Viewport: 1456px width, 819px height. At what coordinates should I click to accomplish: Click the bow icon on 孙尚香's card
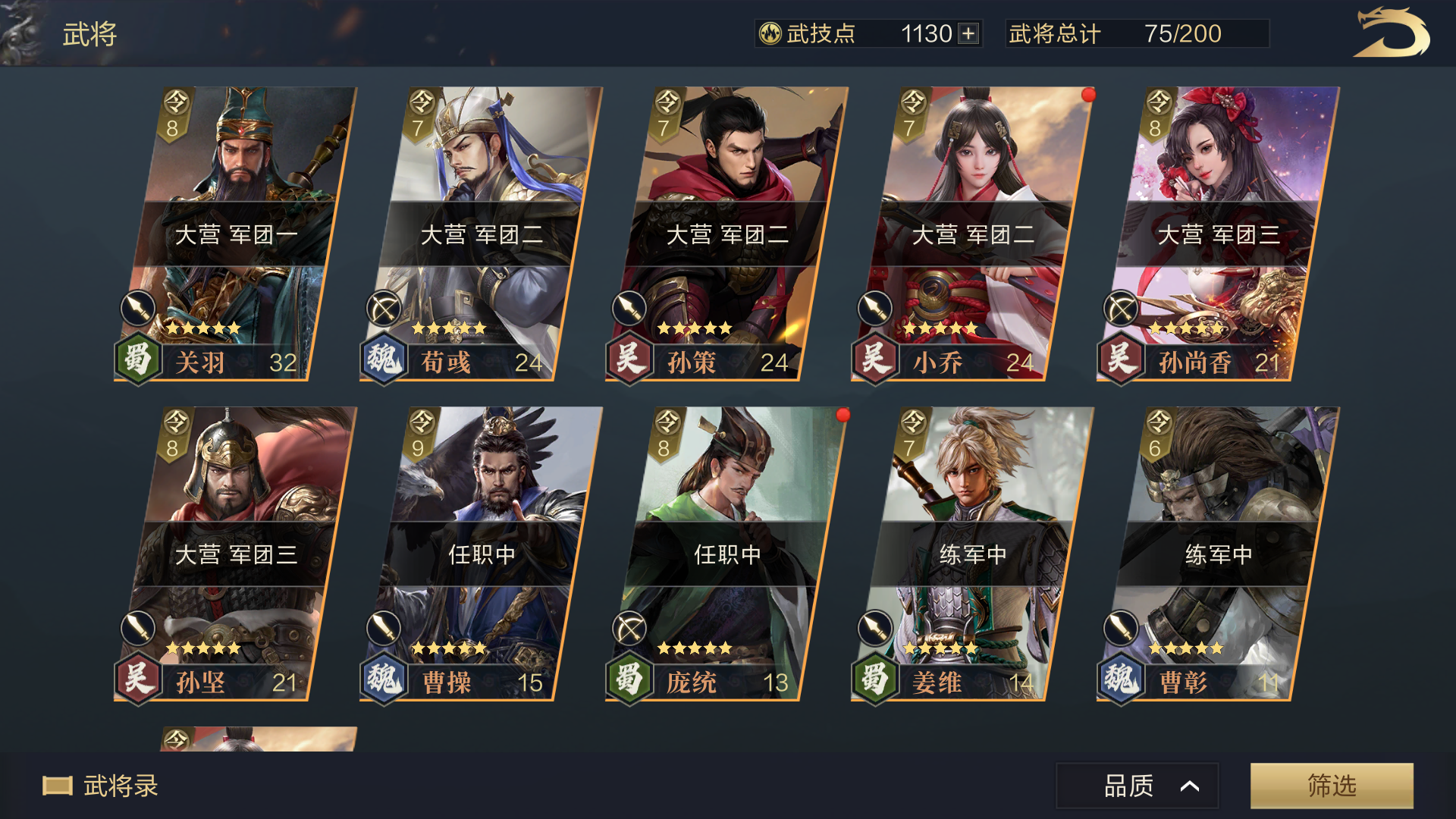pyautogui.click(x=1119, y=309)
